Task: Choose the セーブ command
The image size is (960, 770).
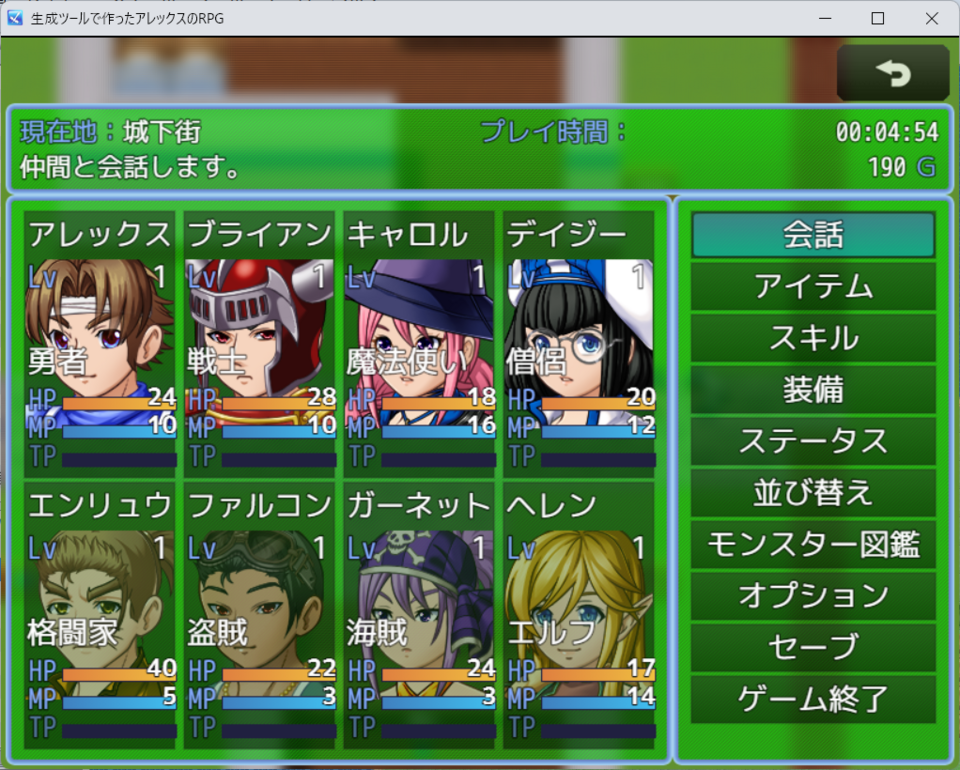Action: coord(813,648)
